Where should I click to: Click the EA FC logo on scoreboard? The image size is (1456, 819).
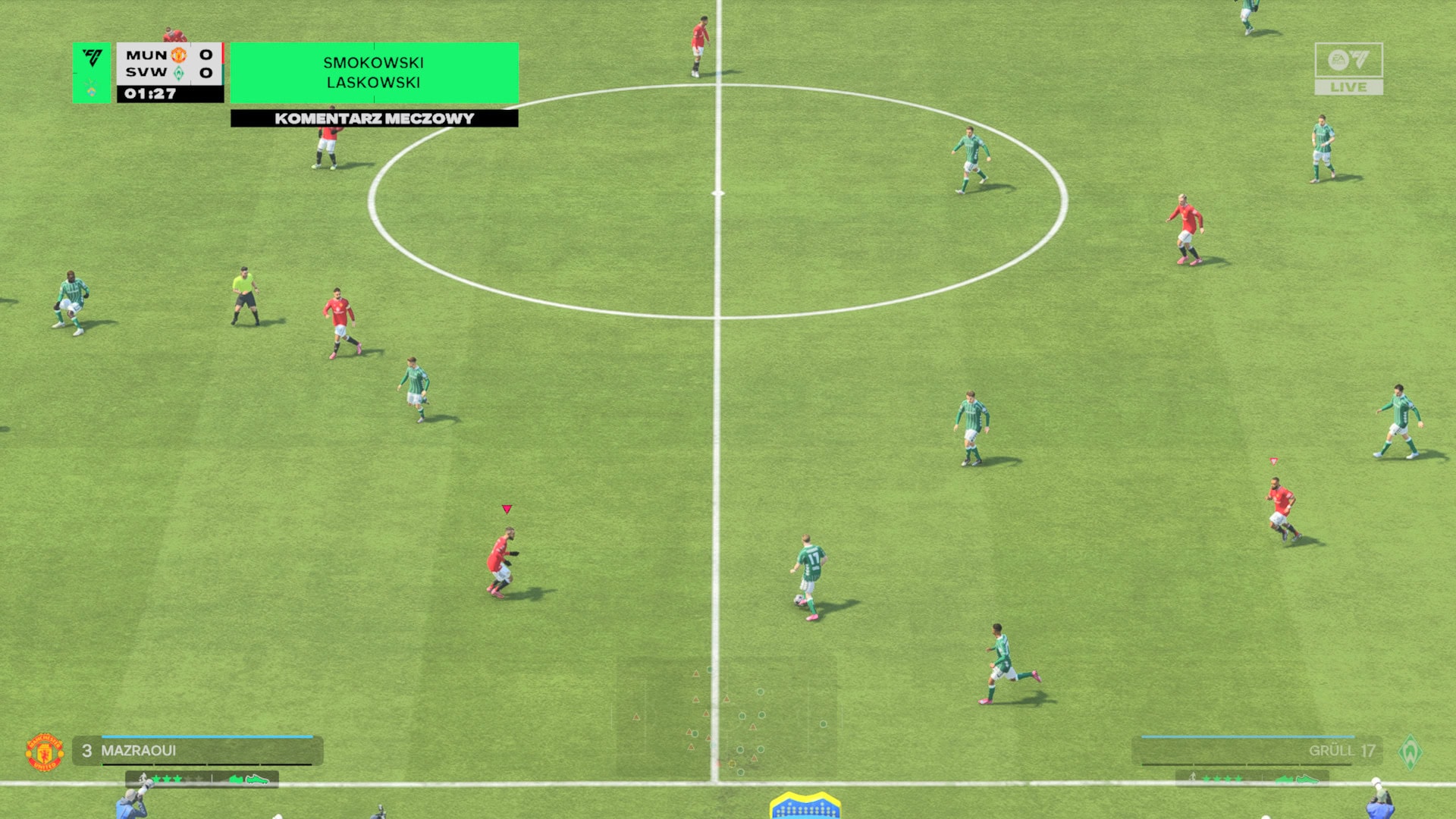(92, 58)
